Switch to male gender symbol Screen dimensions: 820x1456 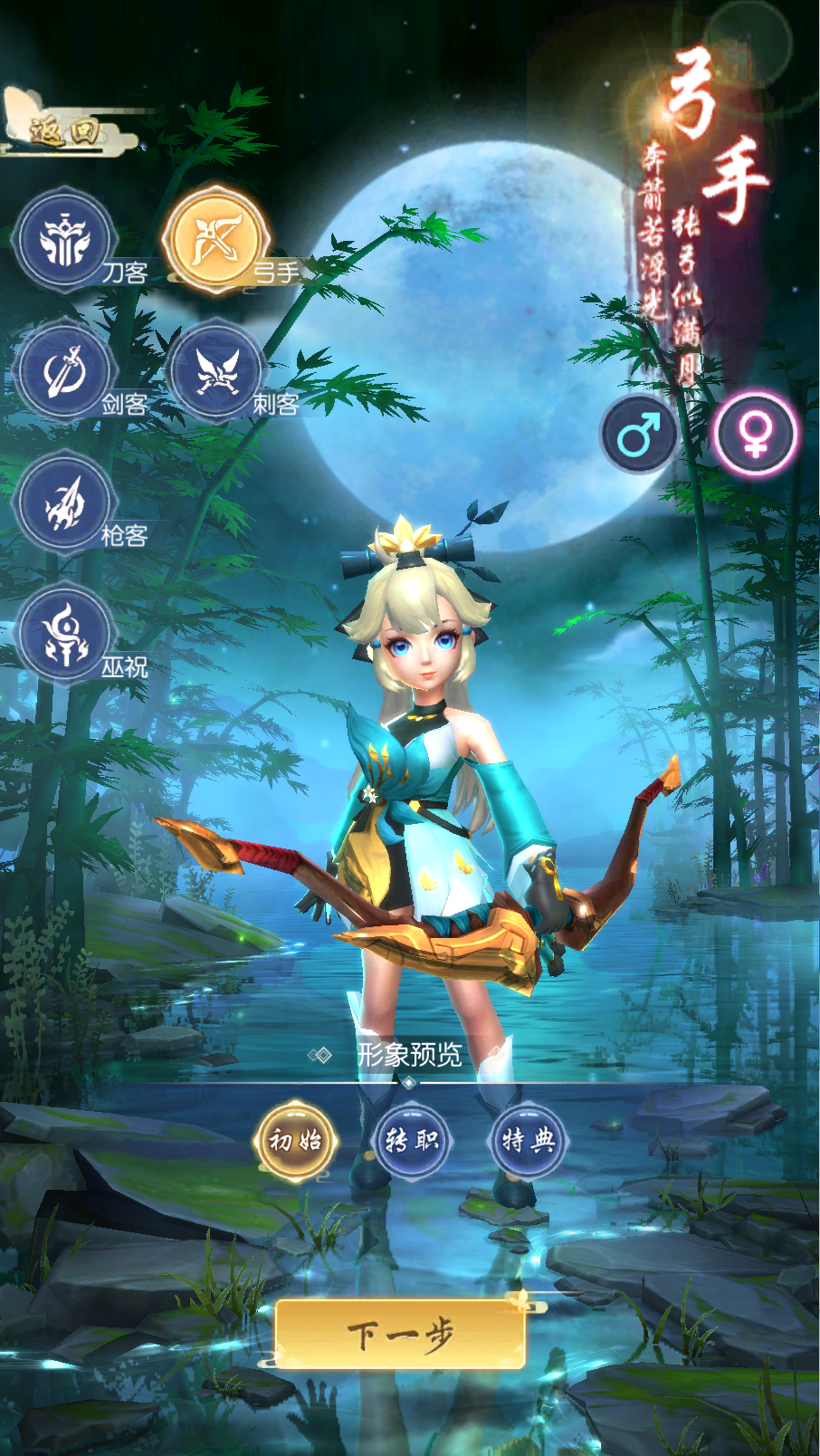640,436
